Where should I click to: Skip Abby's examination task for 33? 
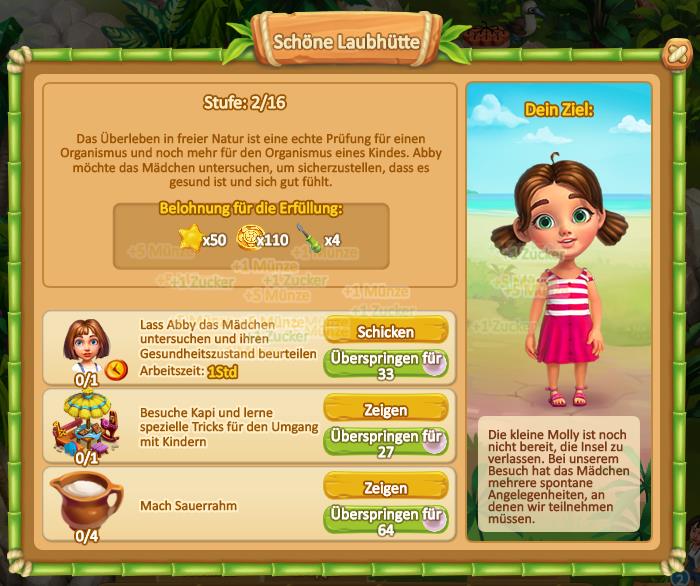(385, 364)
